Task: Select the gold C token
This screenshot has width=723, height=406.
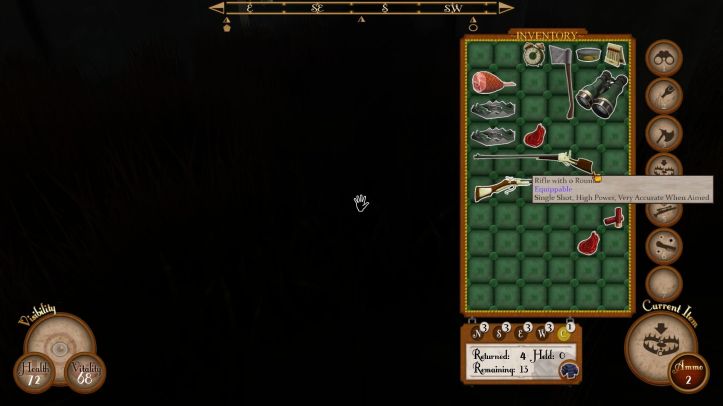Action: (x=565, y=333)
